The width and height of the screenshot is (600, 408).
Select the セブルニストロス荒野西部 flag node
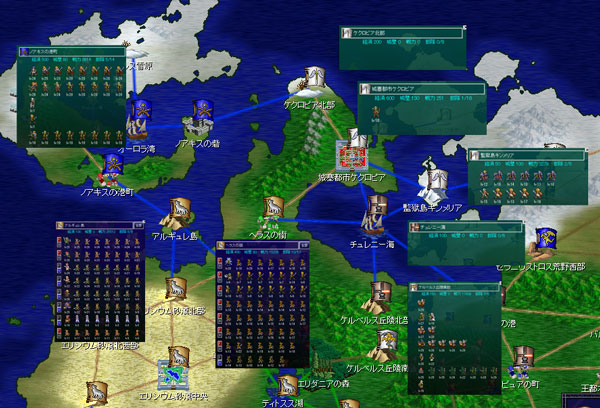coord(546,239)
